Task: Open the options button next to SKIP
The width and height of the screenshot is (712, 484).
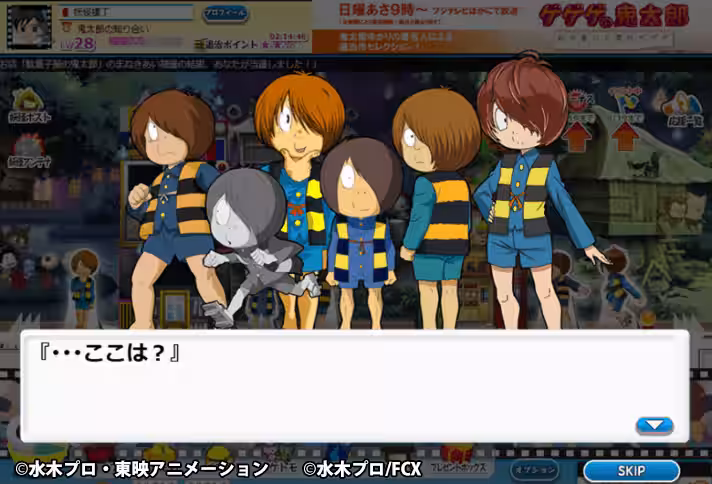Action: (x=535, y=470)
